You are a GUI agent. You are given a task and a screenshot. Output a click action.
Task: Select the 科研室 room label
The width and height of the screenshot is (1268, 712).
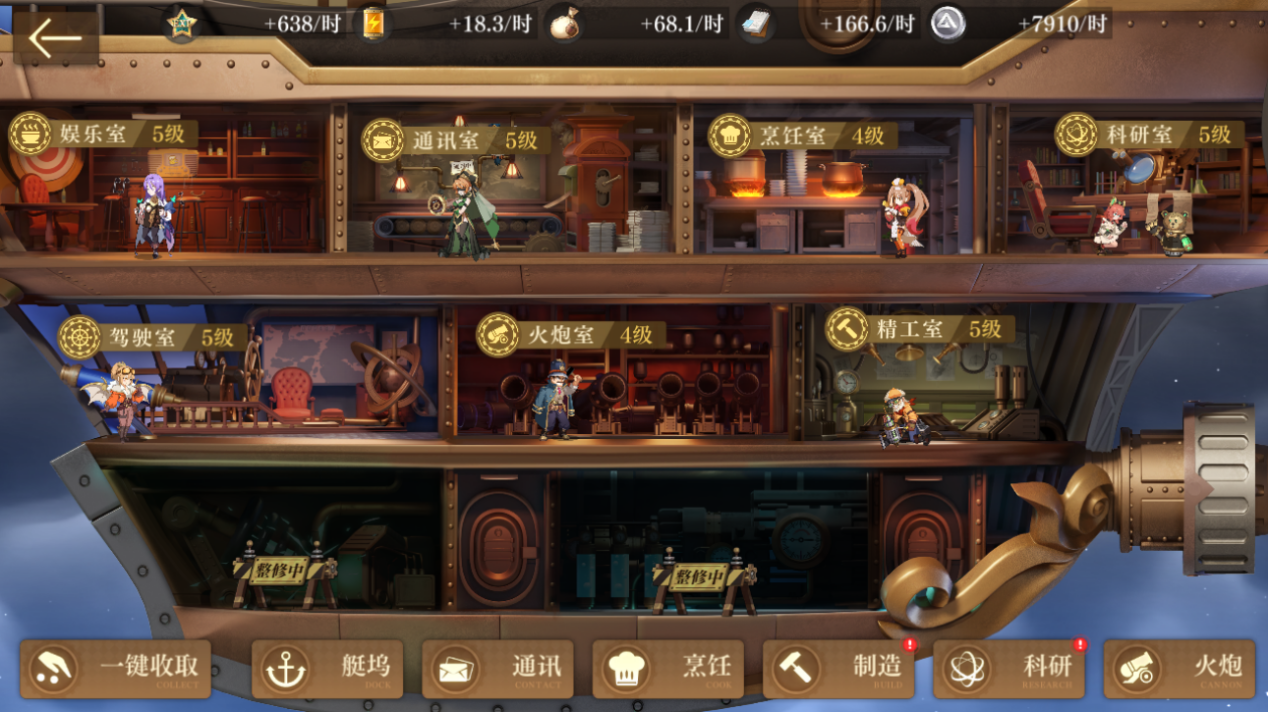coord(1149,135)
